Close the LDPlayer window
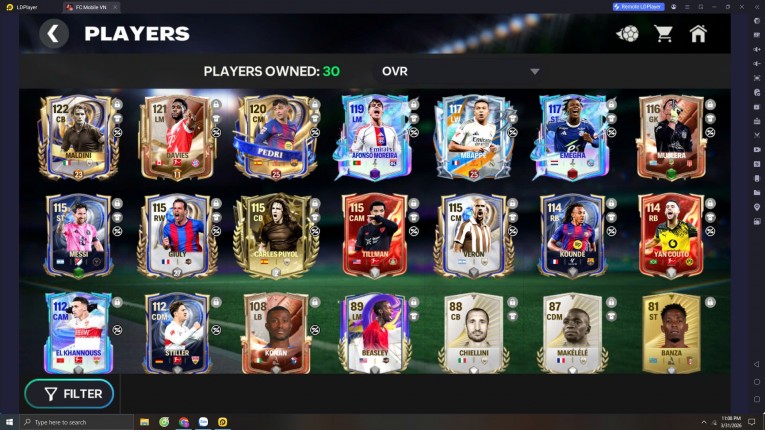Viewport: 765px width, 430px height. 756,6
